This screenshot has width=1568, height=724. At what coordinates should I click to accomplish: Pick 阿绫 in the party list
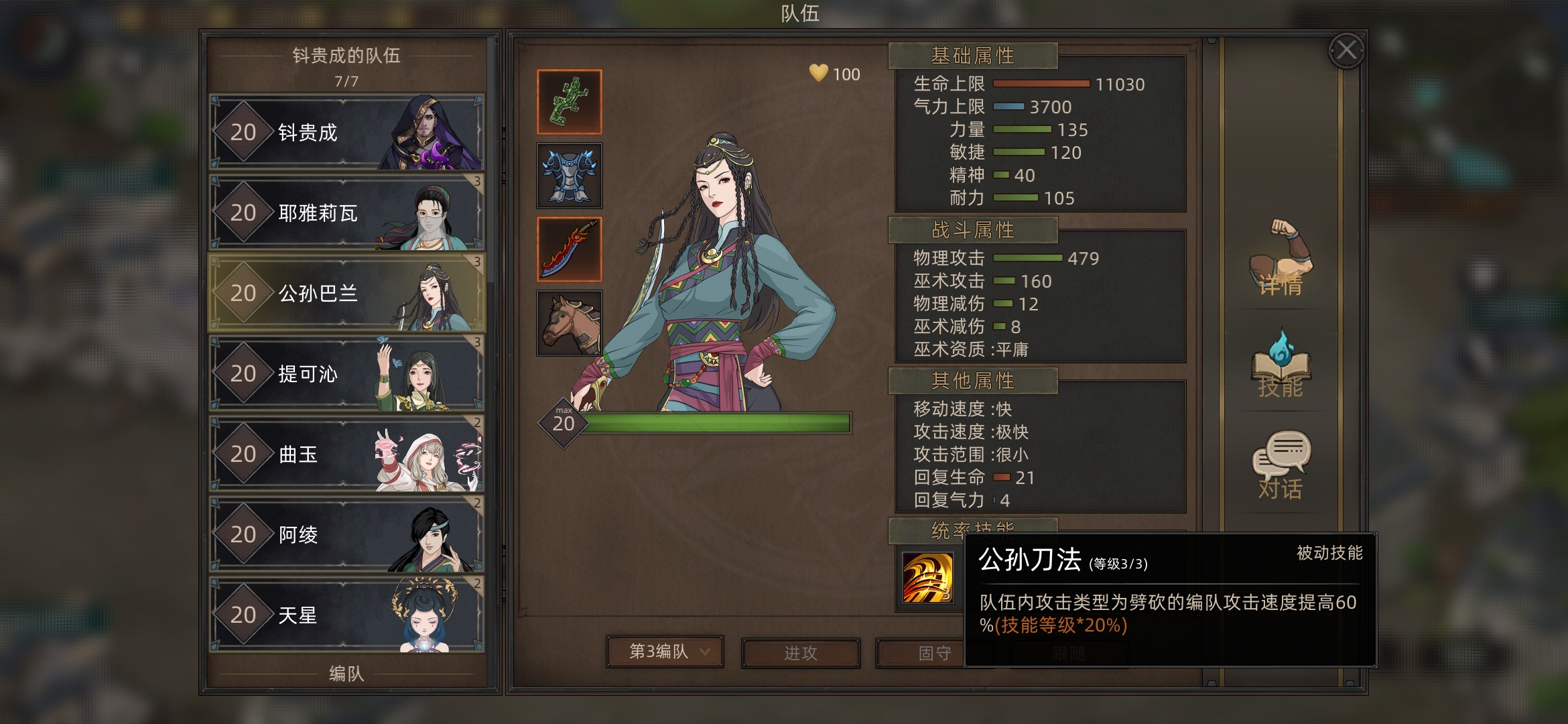[x=346, y=534]
